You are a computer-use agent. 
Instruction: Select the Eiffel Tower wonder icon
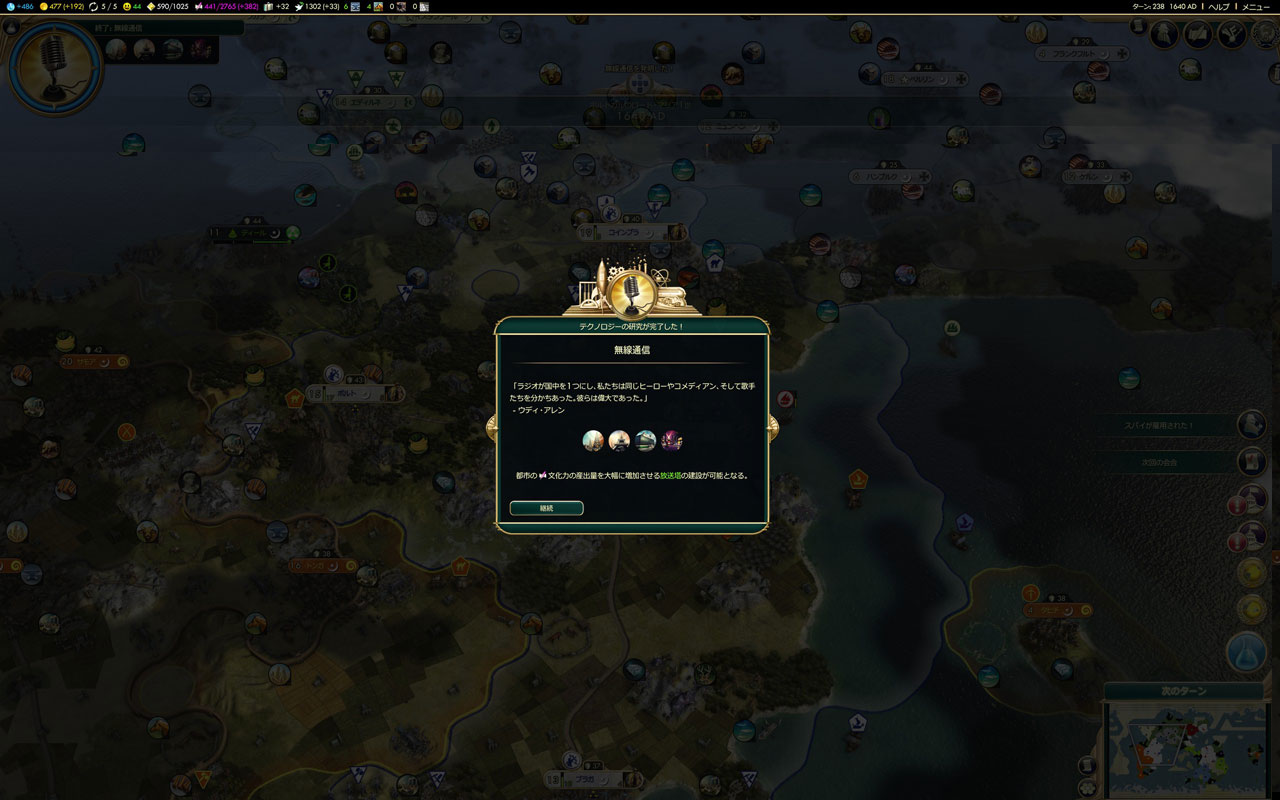[620, 440]
